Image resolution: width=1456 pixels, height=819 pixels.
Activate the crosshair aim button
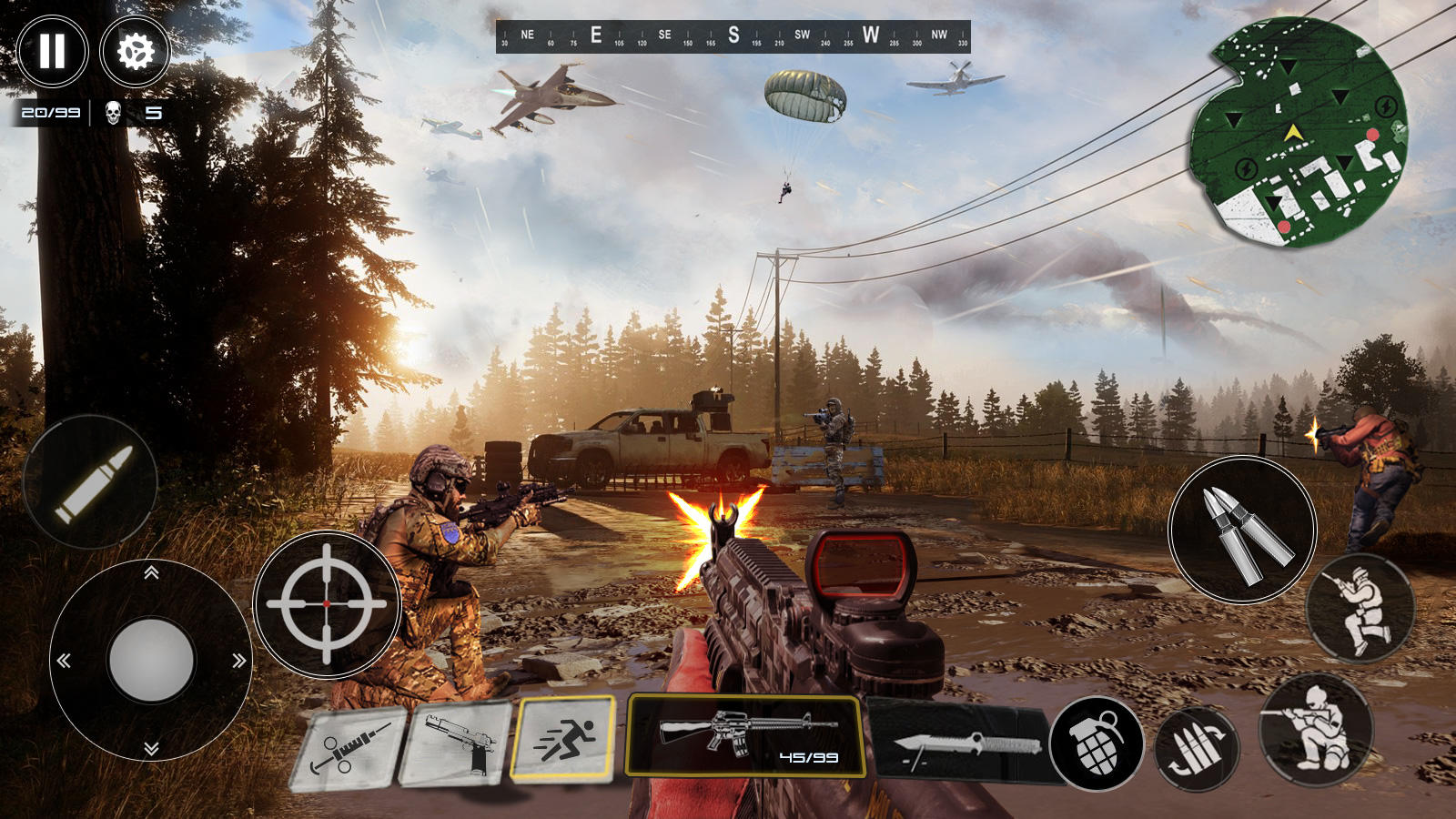click(327, 603)
